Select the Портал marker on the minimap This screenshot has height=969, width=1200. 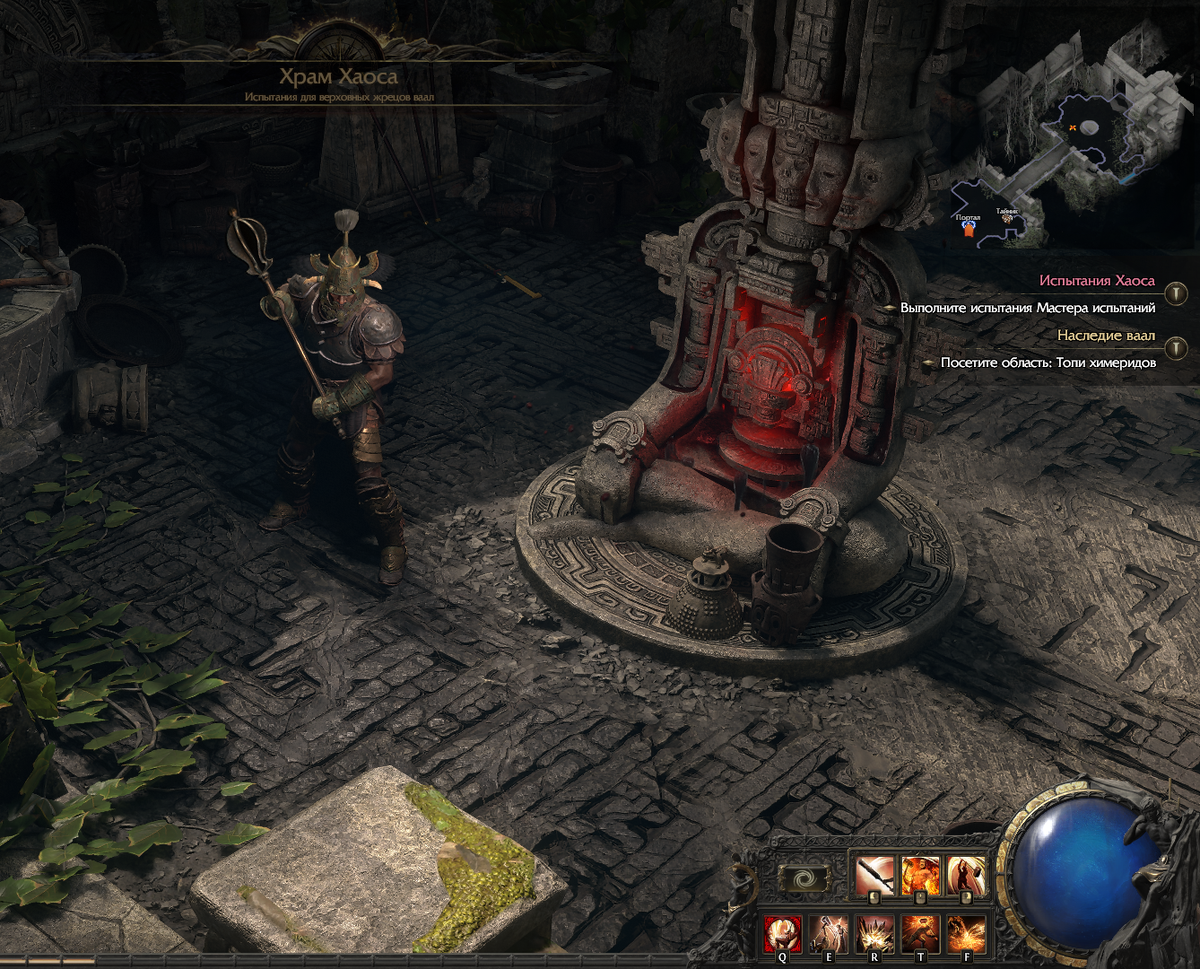[x=968, y=228]
